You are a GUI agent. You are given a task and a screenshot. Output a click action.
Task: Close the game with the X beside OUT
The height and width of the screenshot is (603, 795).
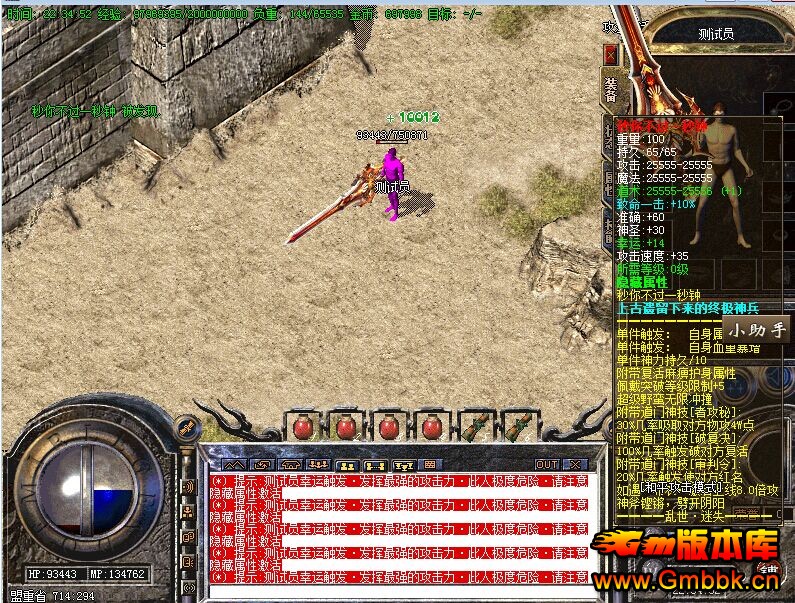click(x=573, y=465)
